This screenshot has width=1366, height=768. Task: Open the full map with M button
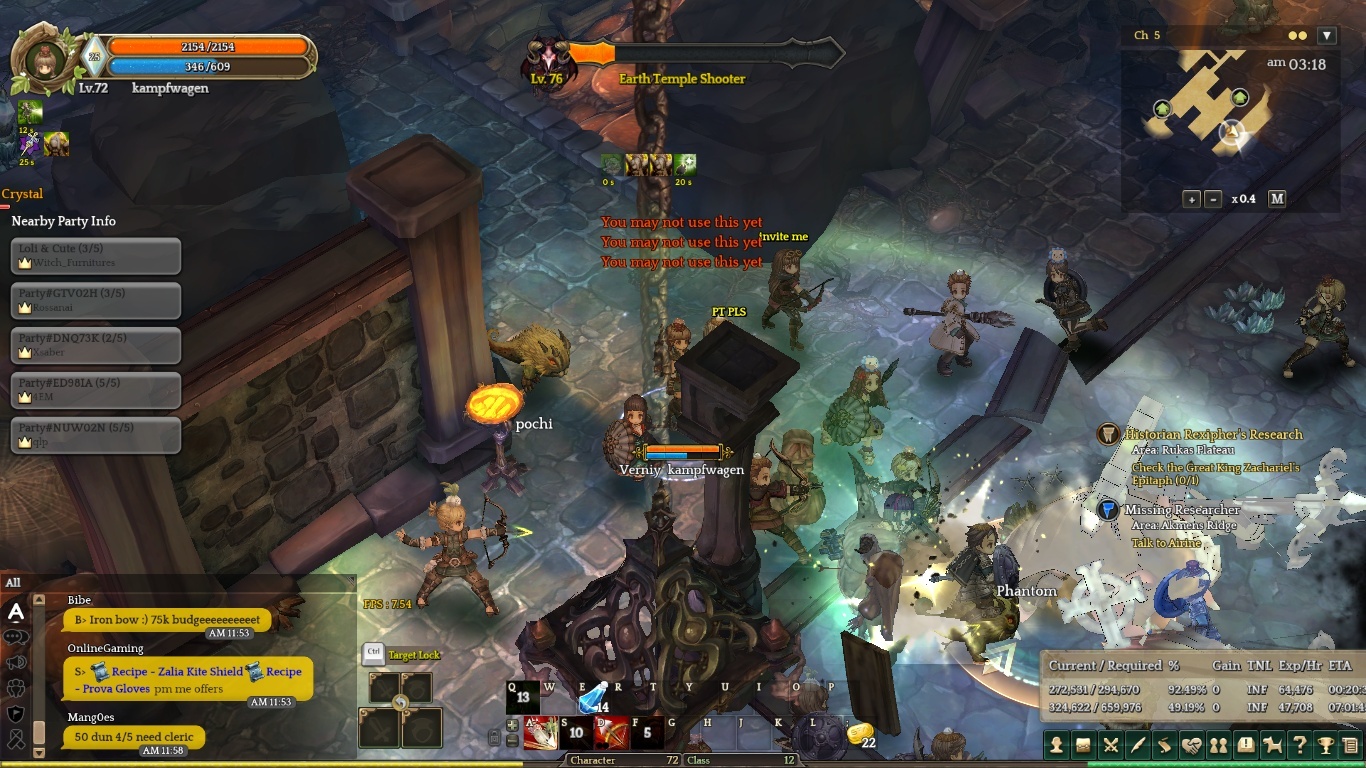tap(1277, 199)
